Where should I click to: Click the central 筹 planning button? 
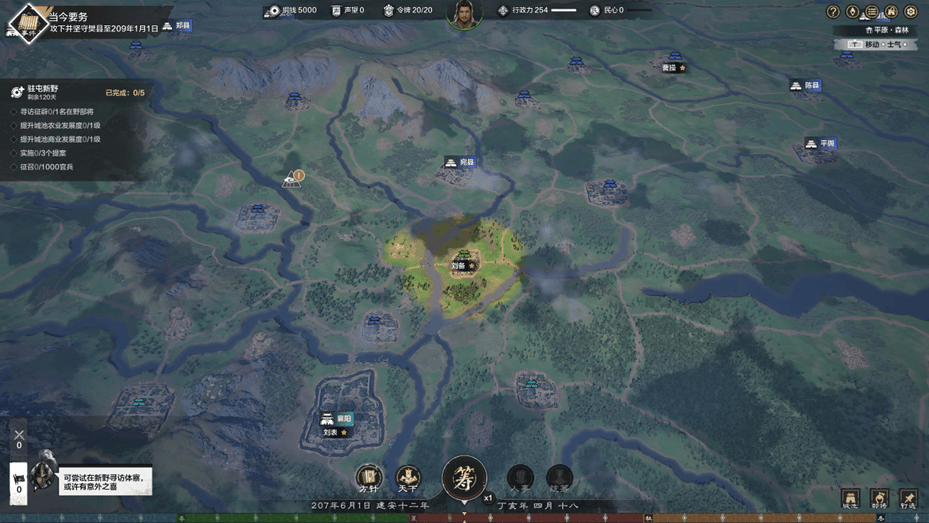(464, 477)
